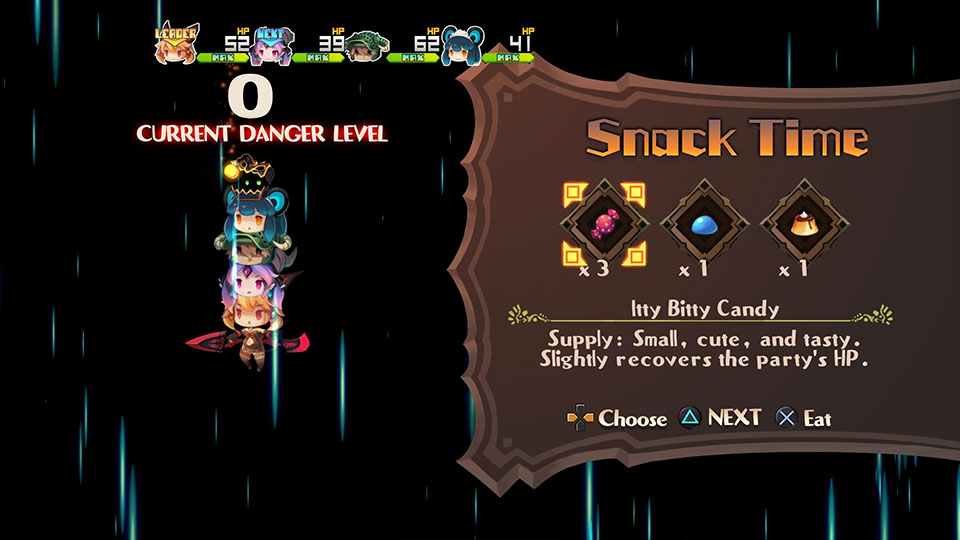Select the pink-haired NEXT character portrait
Viewport: 960px width, 540px height.
(x=272, y=46)
